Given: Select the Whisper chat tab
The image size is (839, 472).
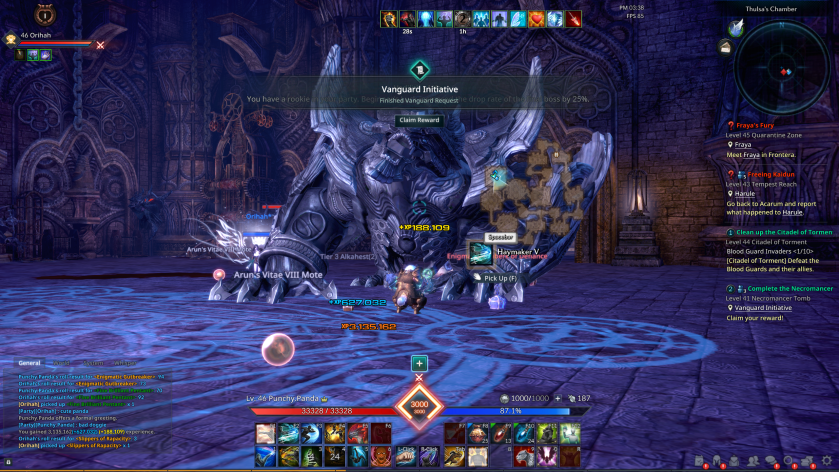Looking at the screenshot, I should pos(126,363).
